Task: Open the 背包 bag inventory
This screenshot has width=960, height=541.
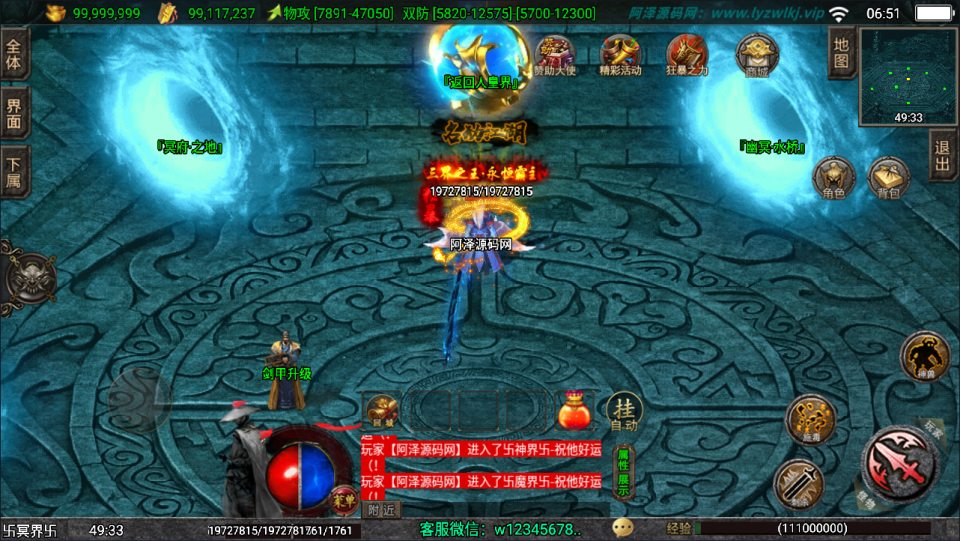Action: [888, 178]
